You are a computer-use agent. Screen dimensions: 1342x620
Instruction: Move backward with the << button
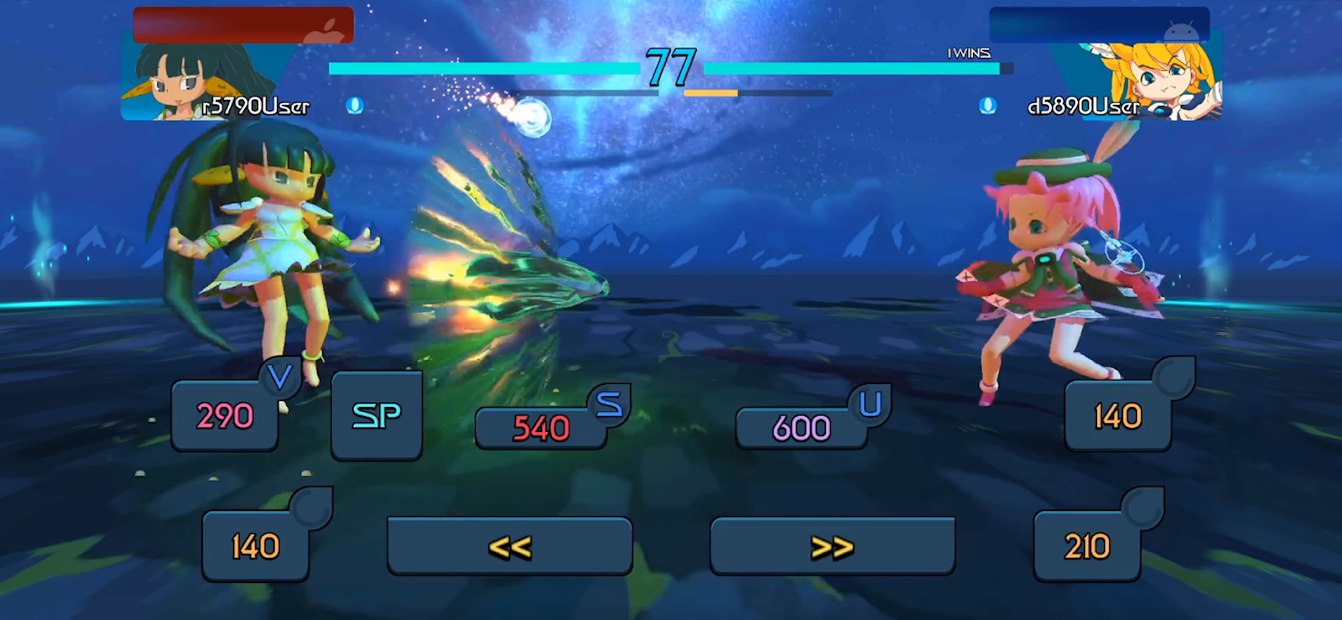click(x=510, y=546)
